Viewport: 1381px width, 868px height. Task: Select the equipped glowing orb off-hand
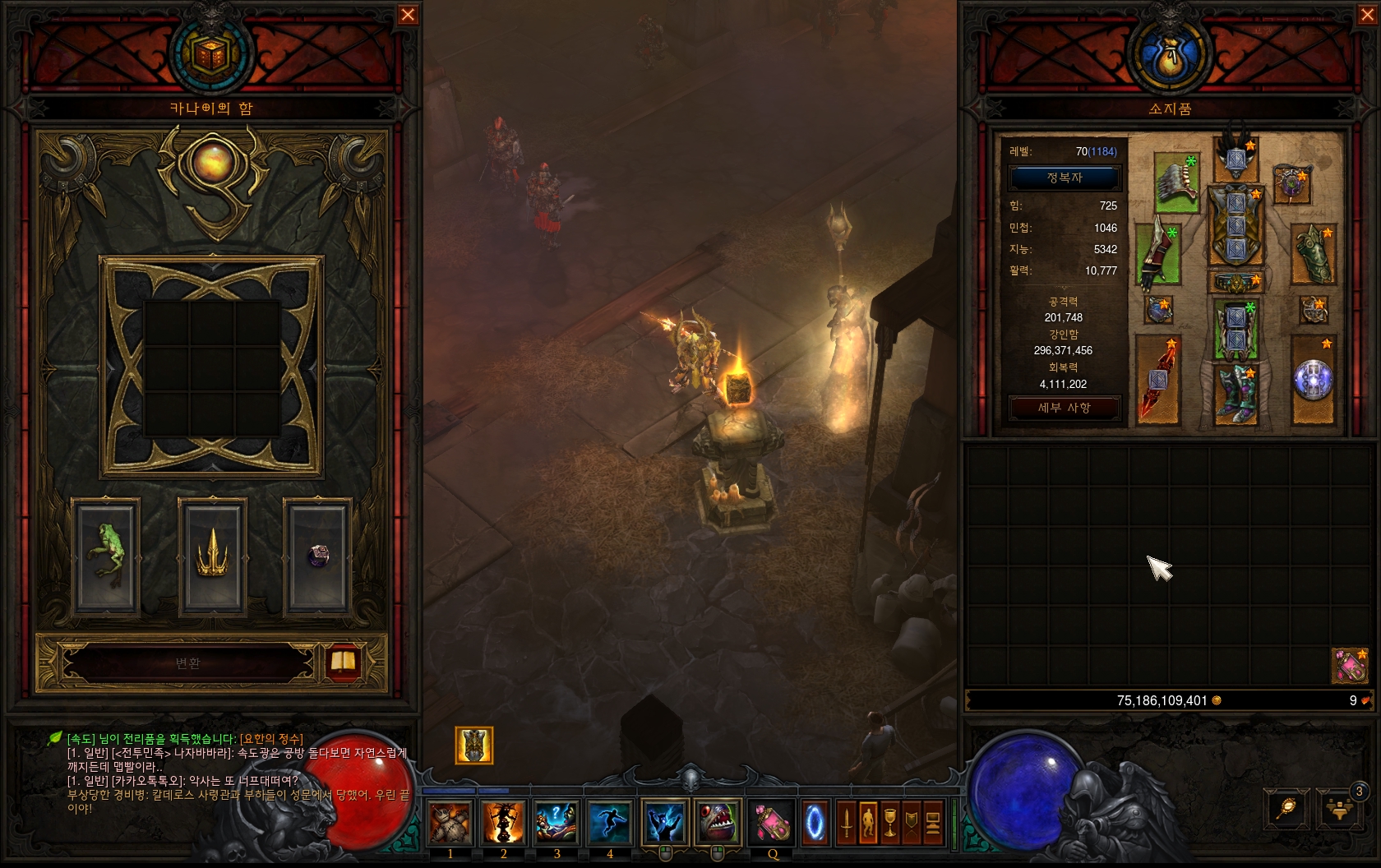[x=1313, y=380]
